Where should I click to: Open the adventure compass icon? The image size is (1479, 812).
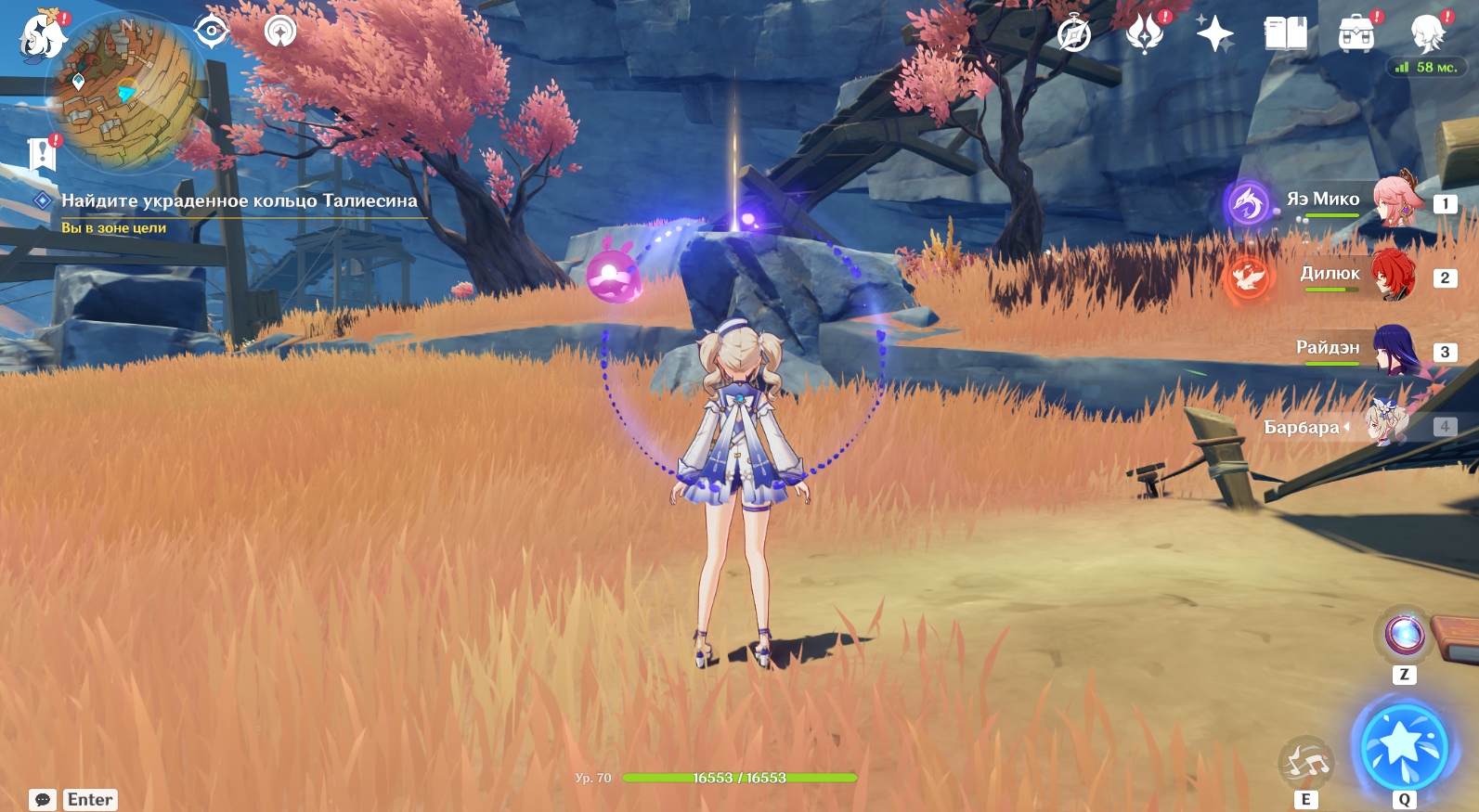(1074, 35)
